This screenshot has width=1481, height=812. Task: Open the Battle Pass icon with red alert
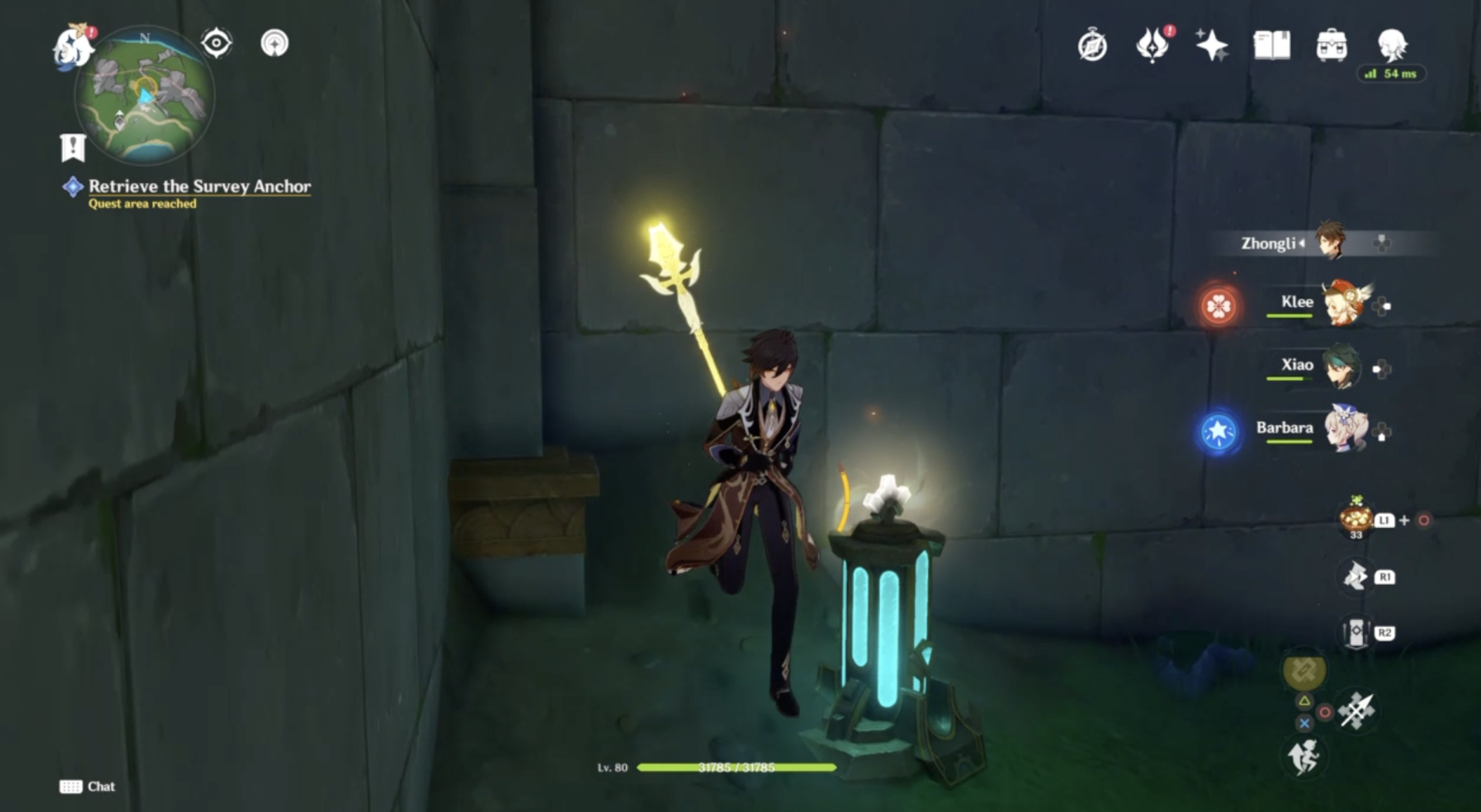click(x=1152, y=45)
